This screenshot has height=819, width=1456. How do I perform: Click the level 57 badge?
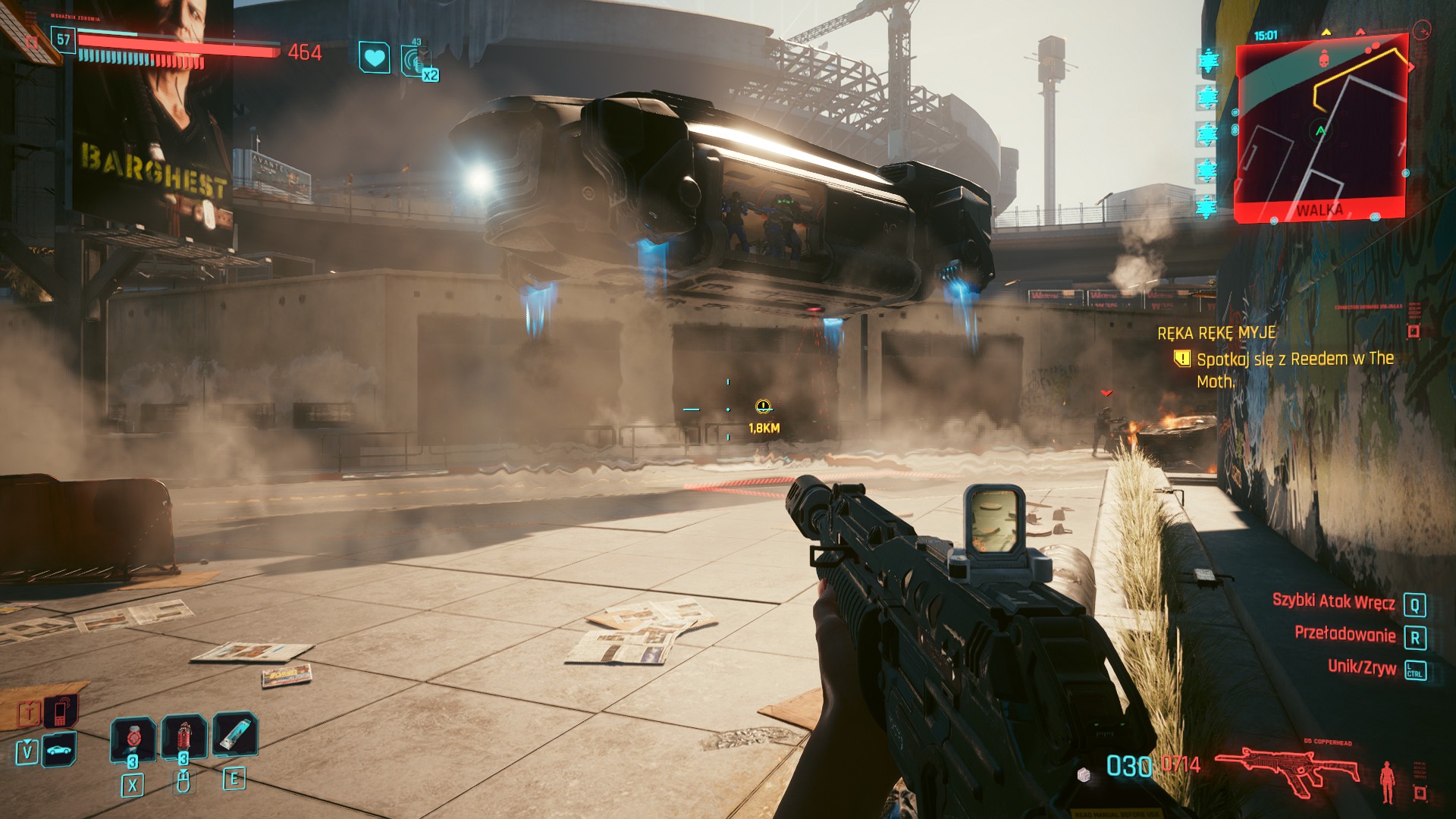click(x=64, y=40)
